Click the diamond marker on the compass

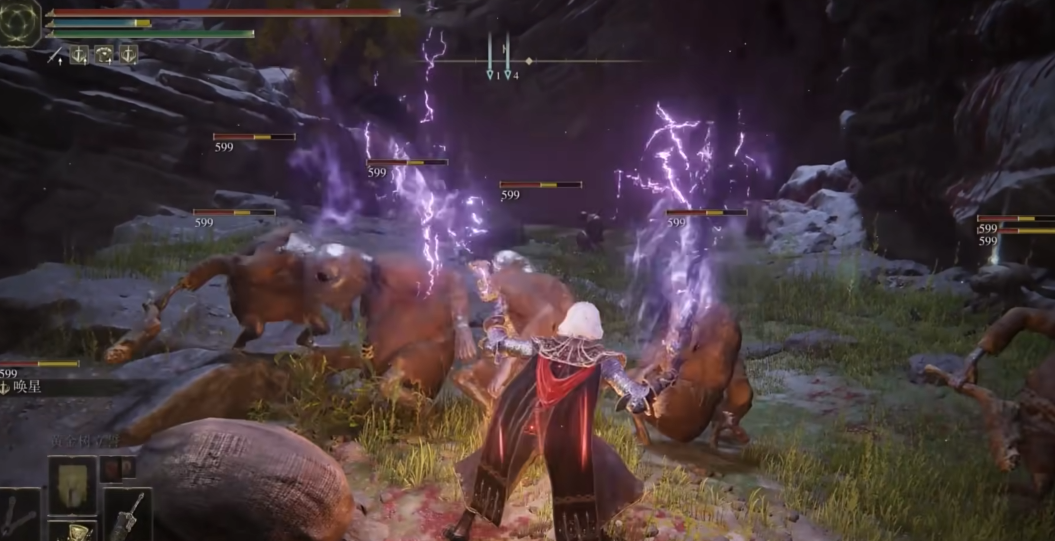[x=529, y=61]
